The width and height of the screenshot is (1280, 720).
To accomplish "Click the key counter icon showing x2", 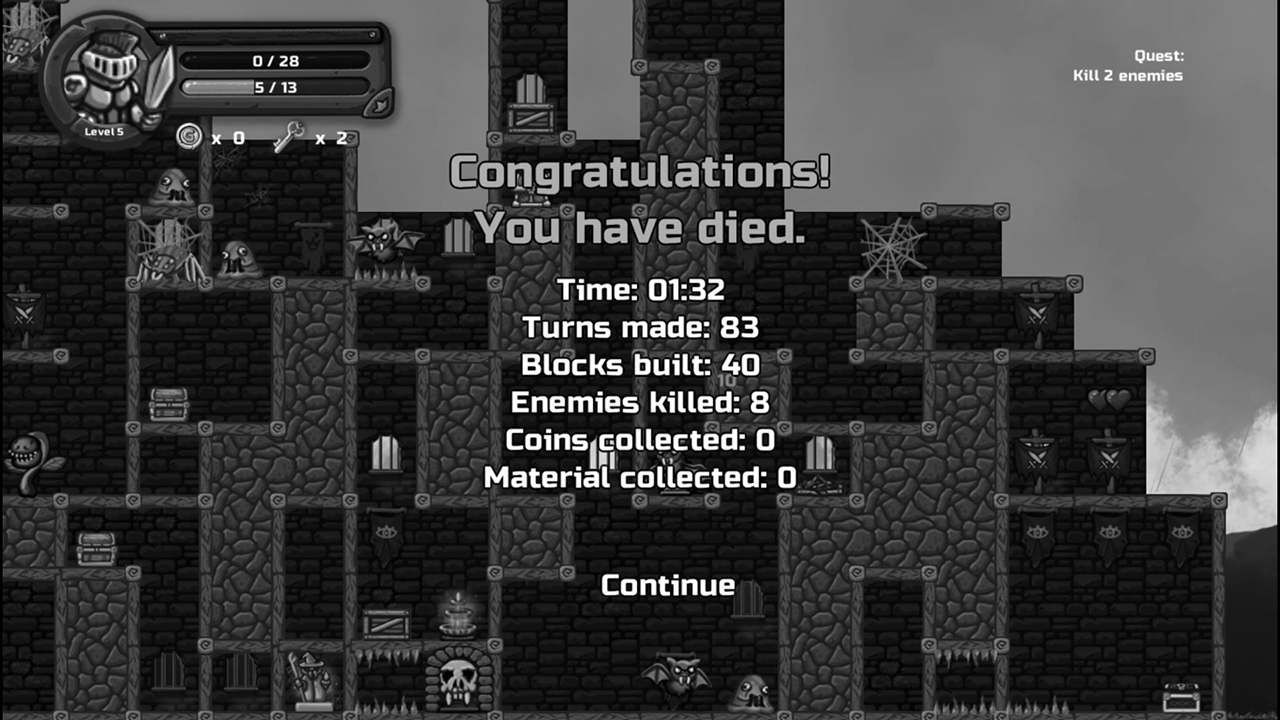I will pyautogui.click(x=287, y=137).
